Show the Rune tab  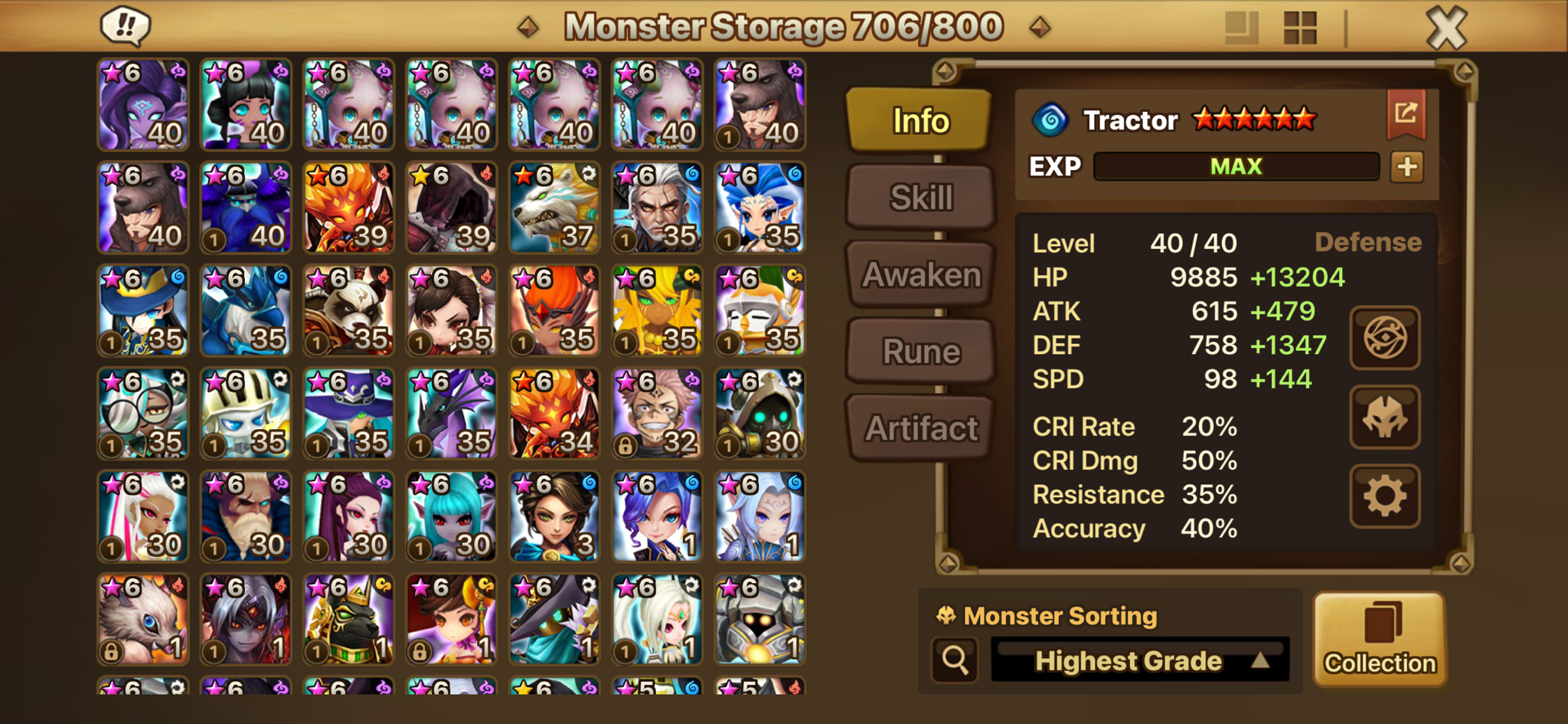920,352
